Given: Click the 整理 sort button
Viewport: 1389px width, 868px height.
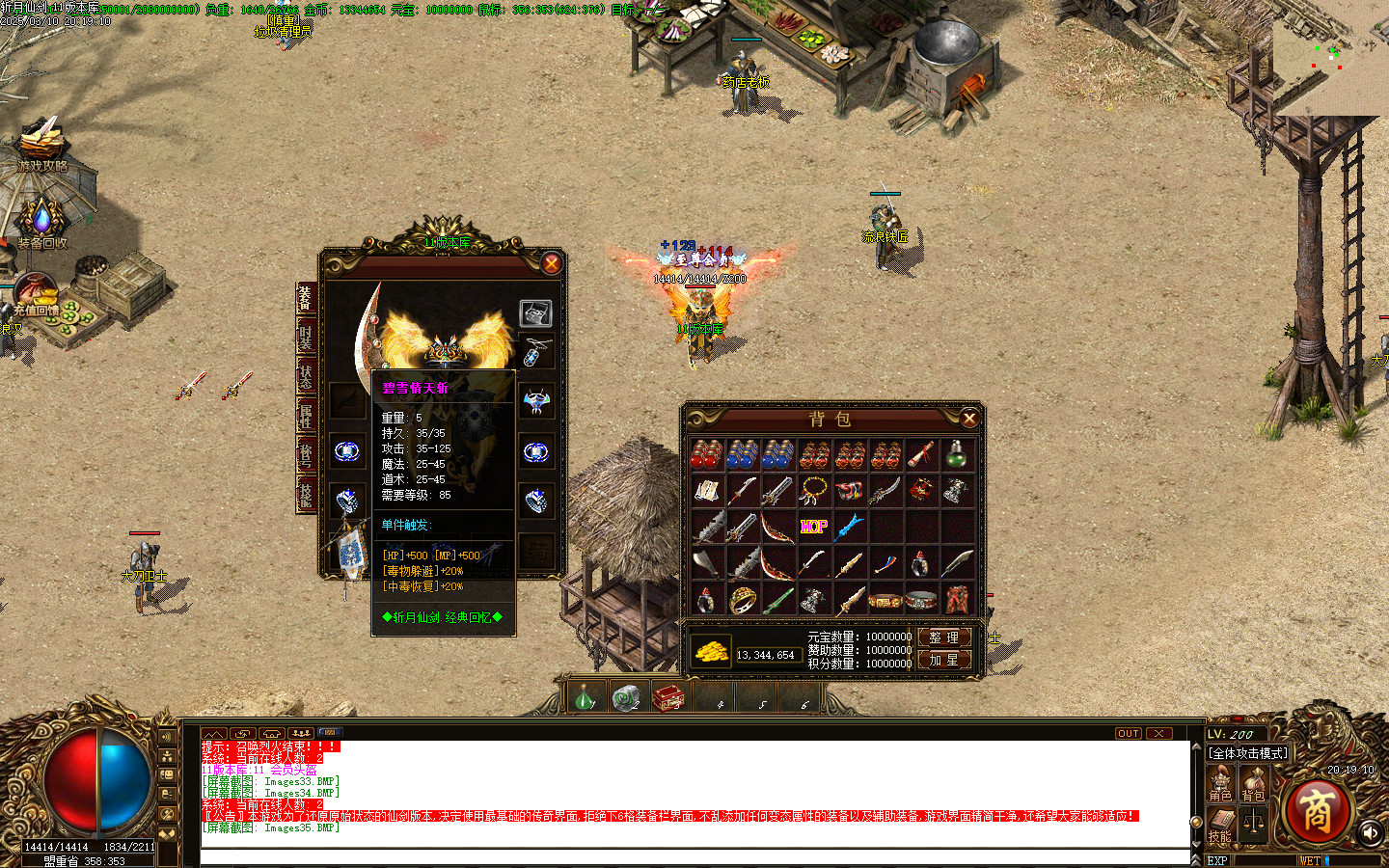Looking at the screenshot, I should coord(943,637).
